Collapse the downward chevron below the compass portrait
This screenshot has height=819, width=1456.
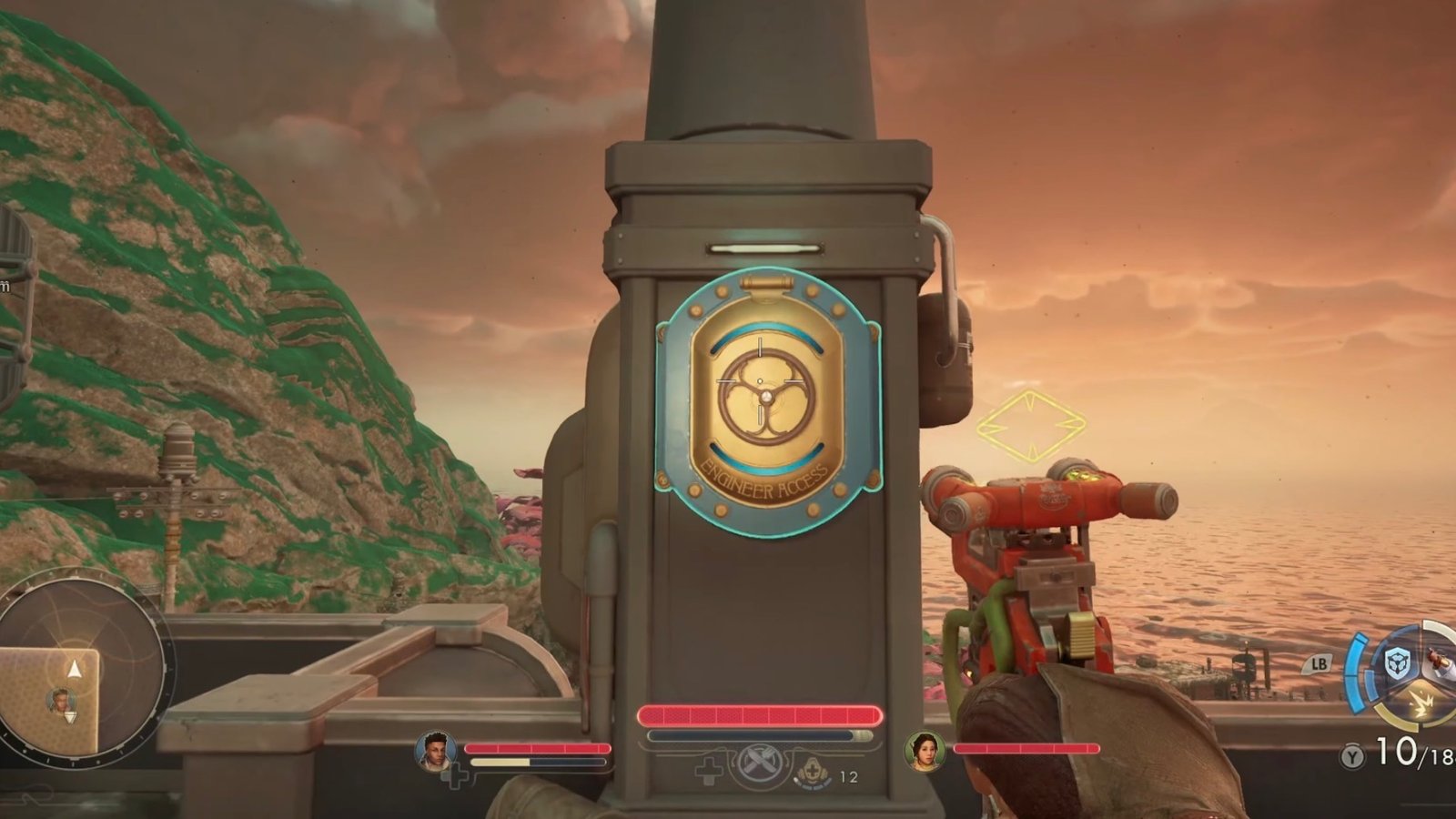(71, 718)
